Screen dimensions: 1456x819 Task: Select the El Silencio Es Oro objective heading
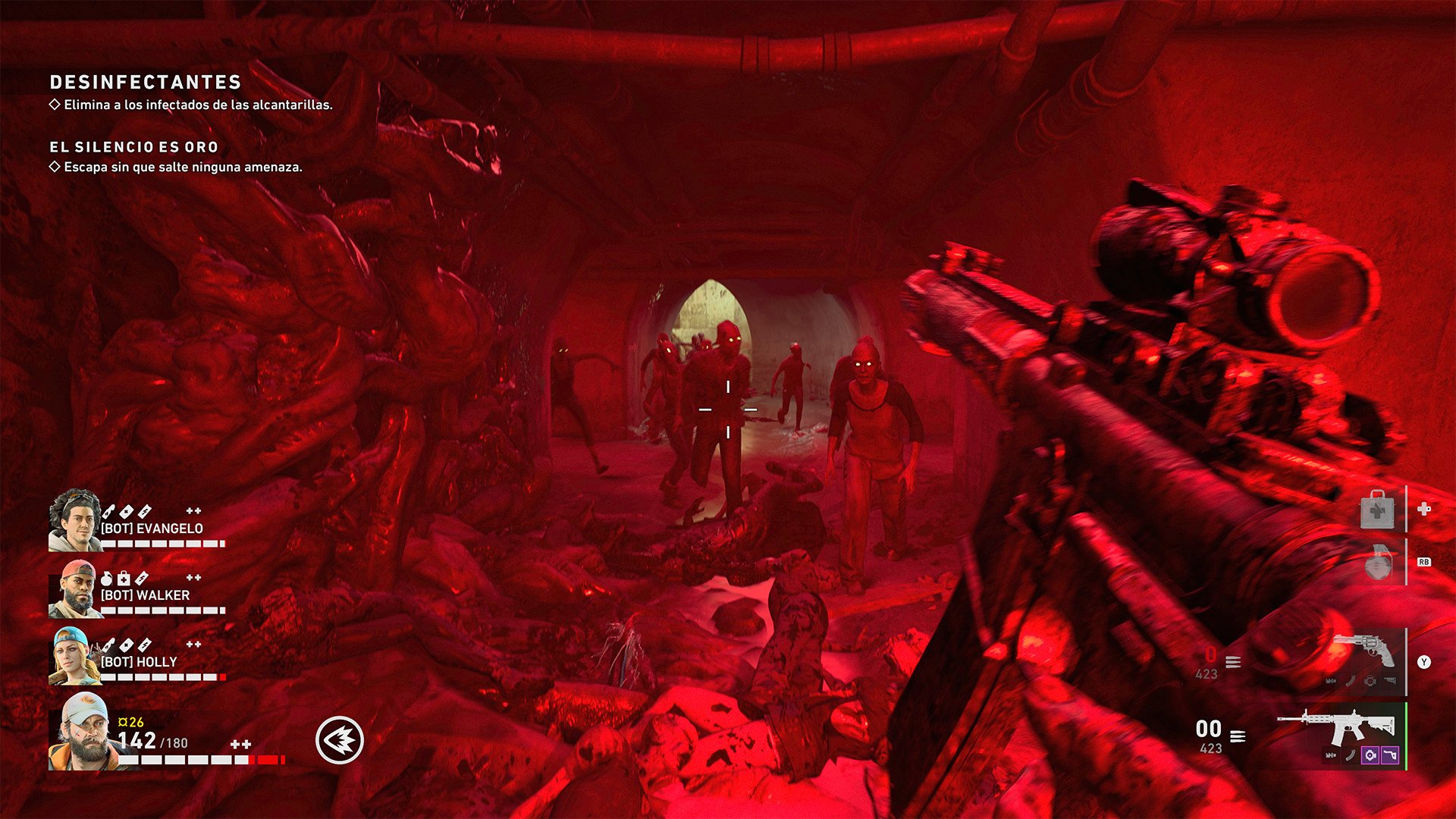click(x=133, y=147)
